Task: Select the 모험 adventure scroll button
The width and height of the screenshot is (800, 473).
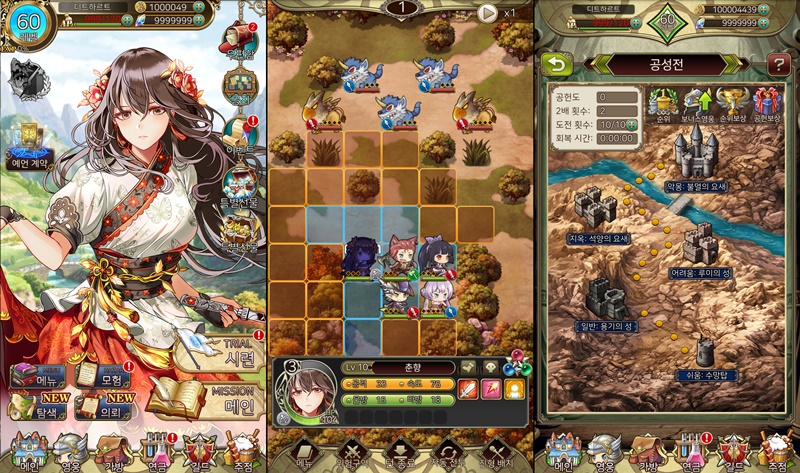Action: tap(102, 378)
